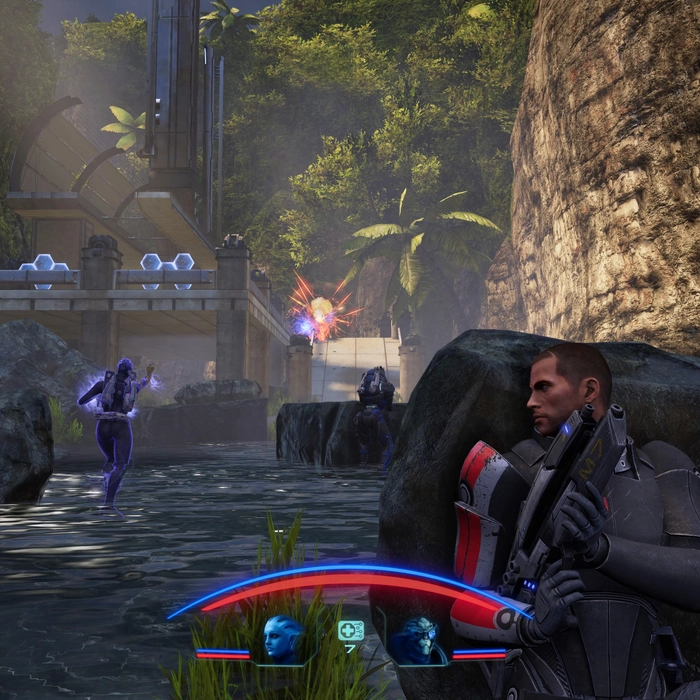Use the medi-gel cross icon
Image resolution: width=700 pixels, height=700 pixels.
(x=350, y=630)
